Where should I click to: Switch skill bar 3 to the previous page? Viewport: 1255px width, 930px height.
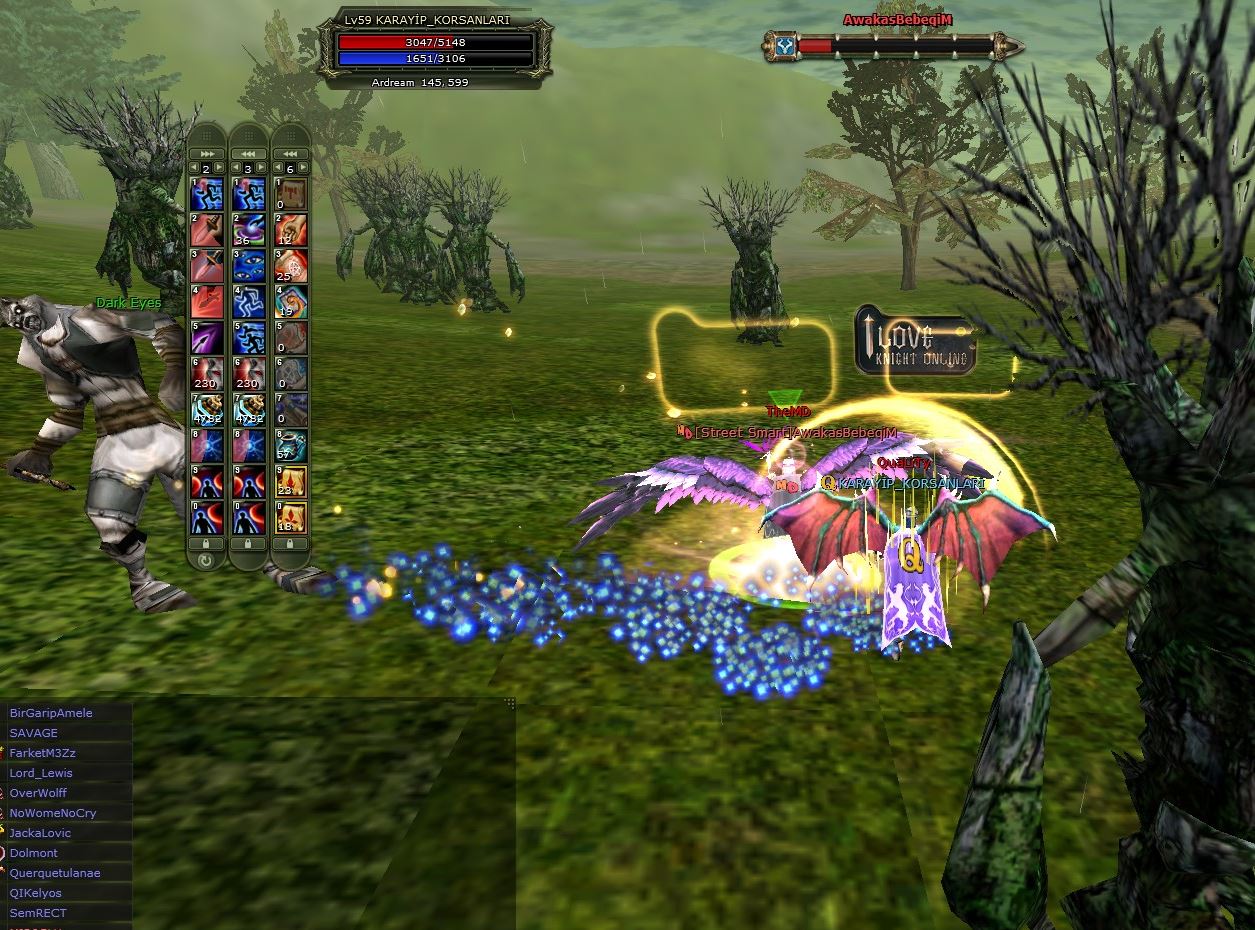236,168
